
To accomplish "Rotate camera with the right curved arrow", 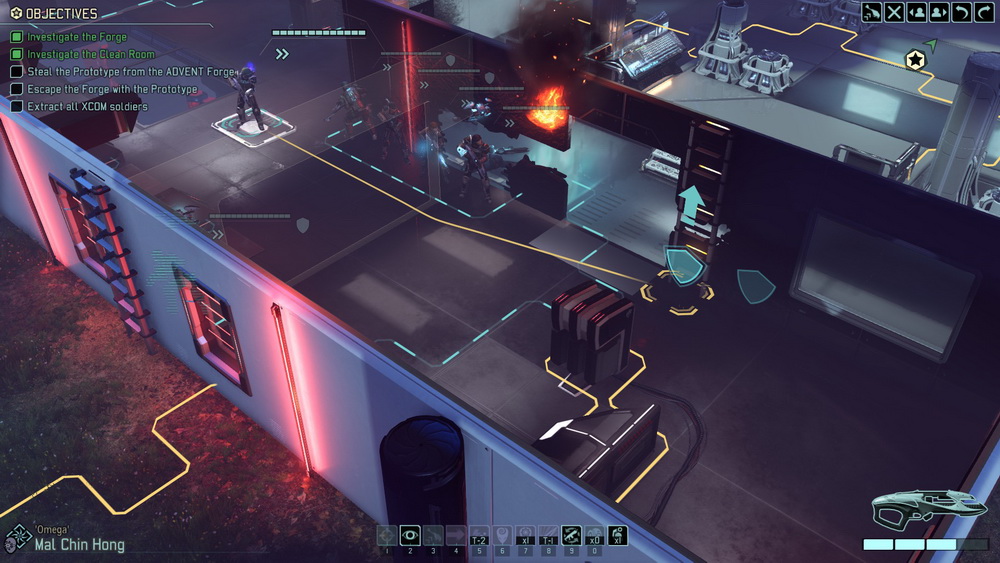I will [x=985, y=12].
